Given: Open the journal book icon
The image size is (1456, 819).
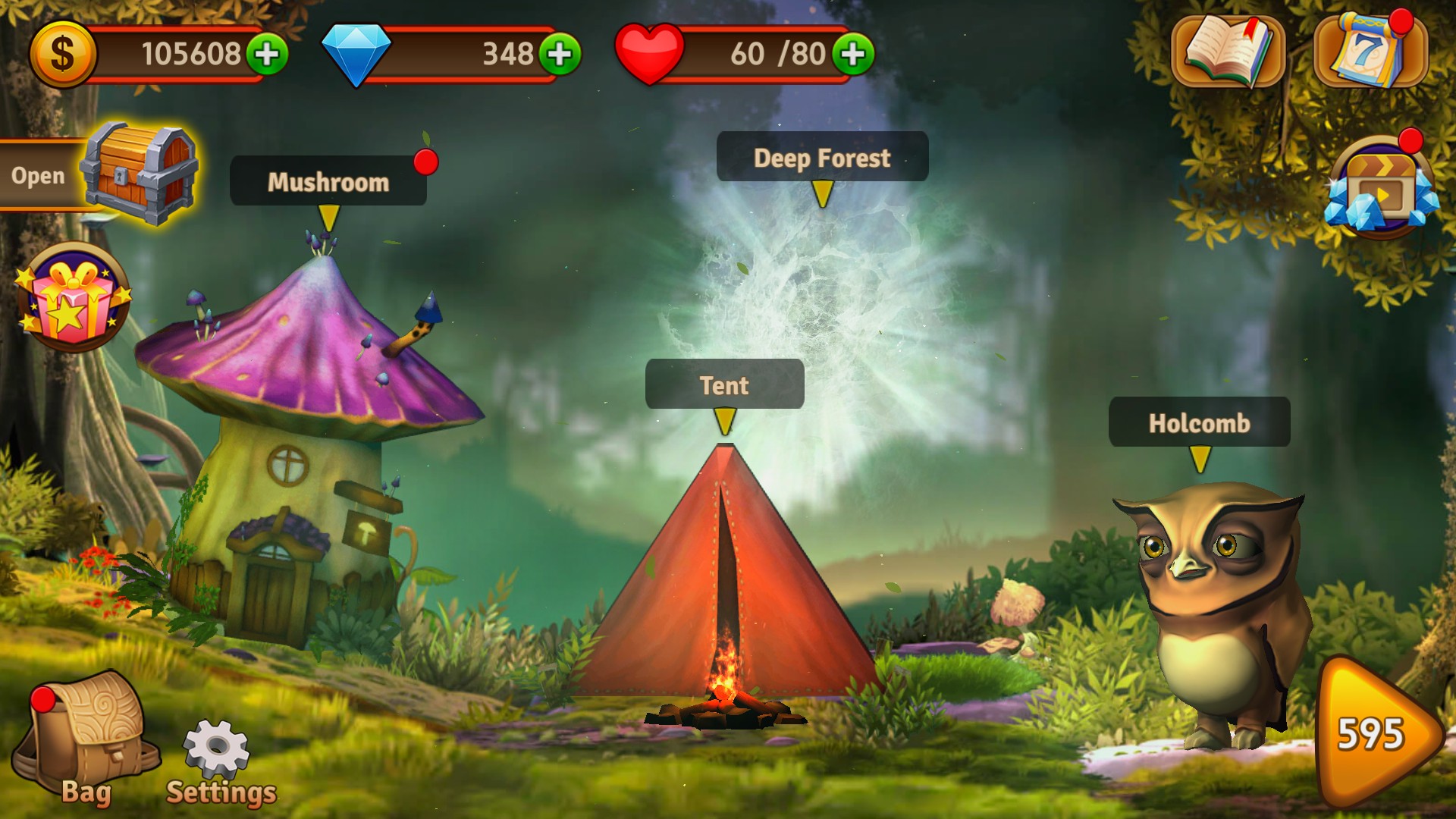Looking at the screenshot, I should pyautogui.click(x=1227, y=51).
